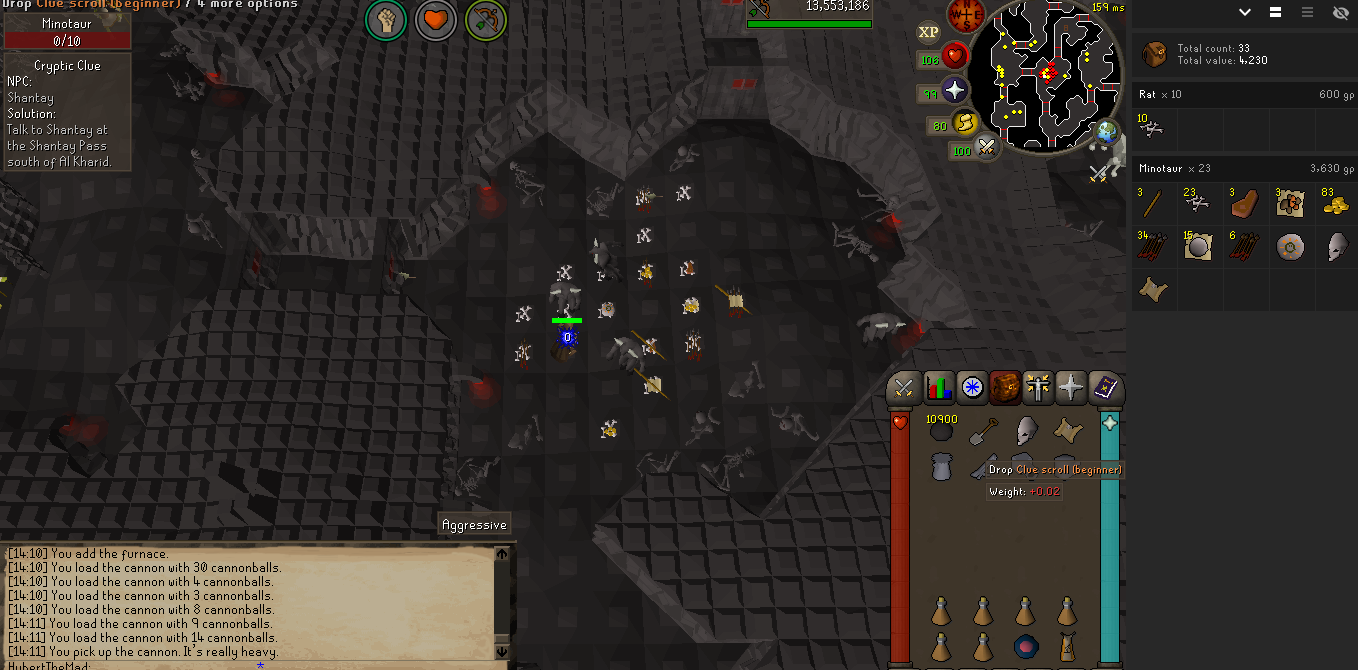Open the world map globe

click(x=1107, y=131)
